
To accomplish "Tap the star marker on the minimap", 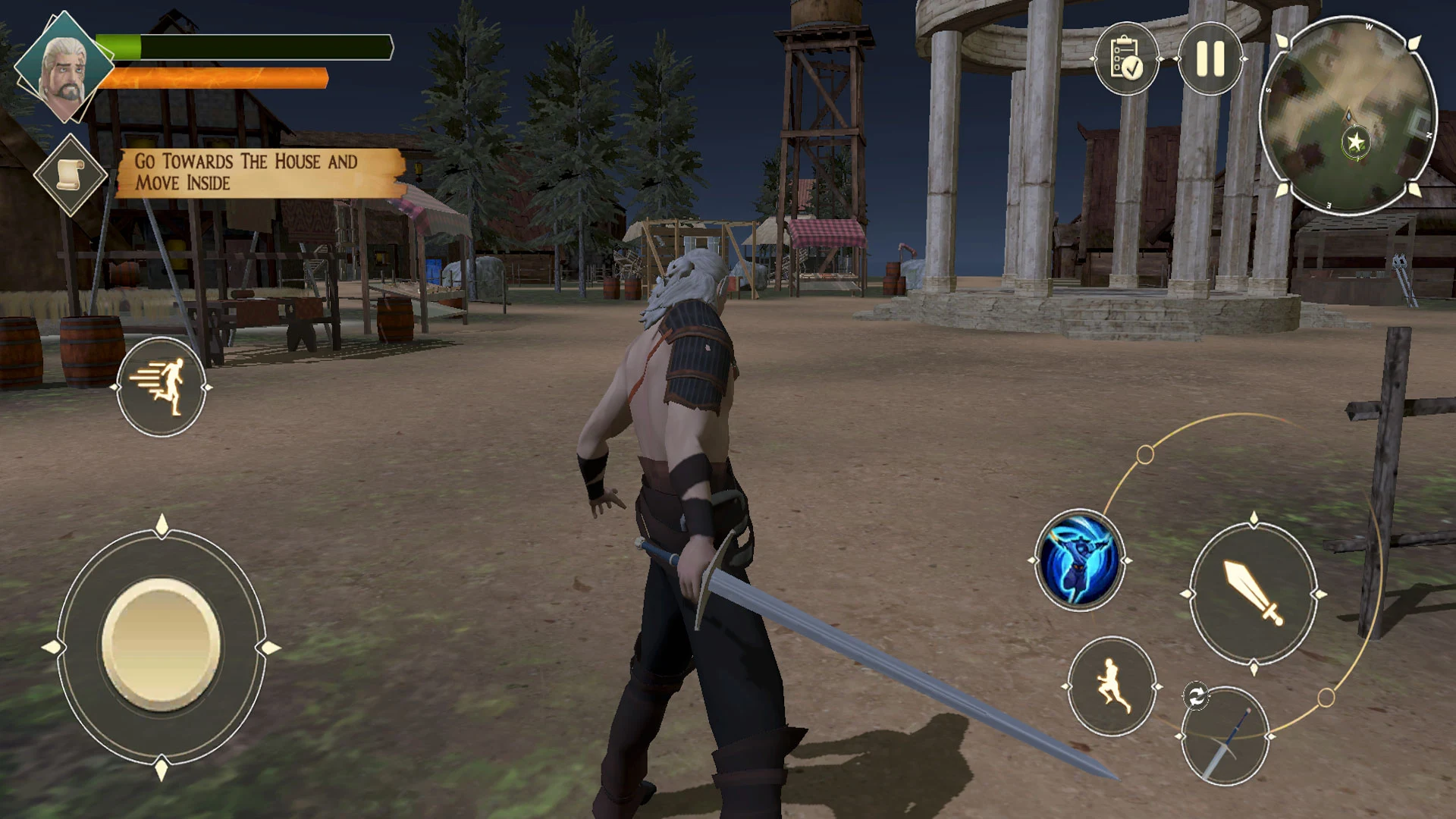I will [1354, 141].
